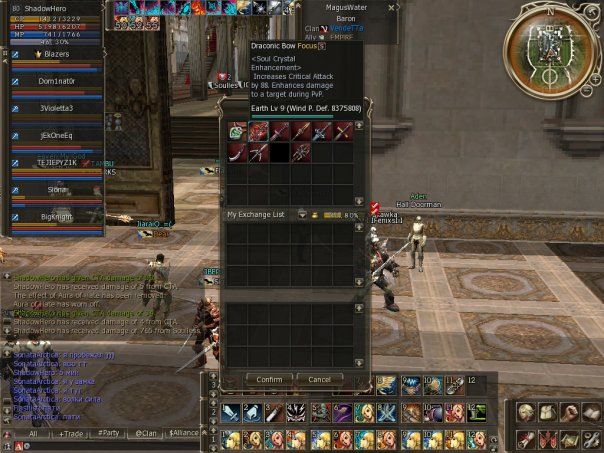
Task: Select the $Alliance chat tab
Action: pos(184,434)
